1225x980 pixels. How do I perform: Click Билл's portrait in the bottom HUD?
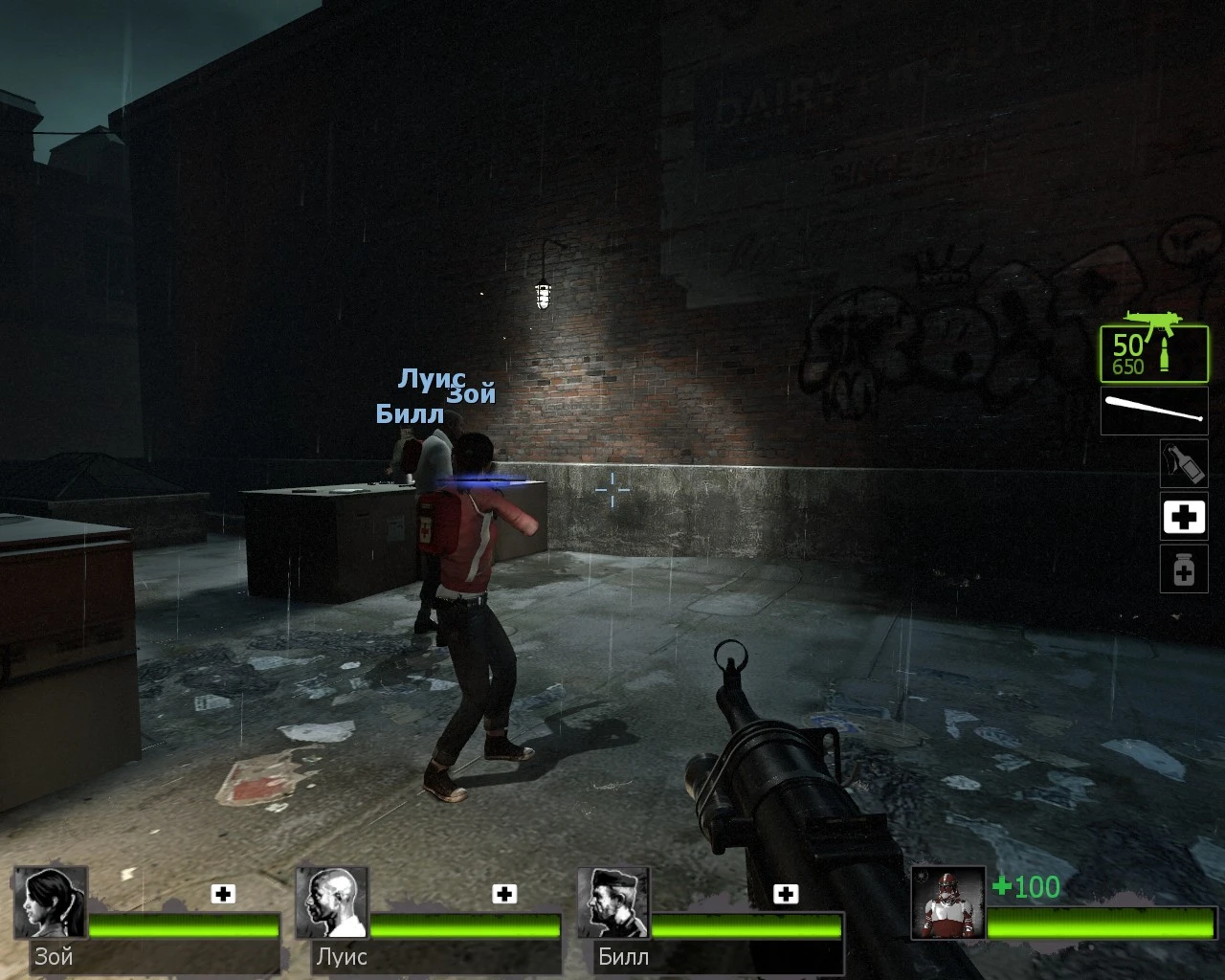613,903
